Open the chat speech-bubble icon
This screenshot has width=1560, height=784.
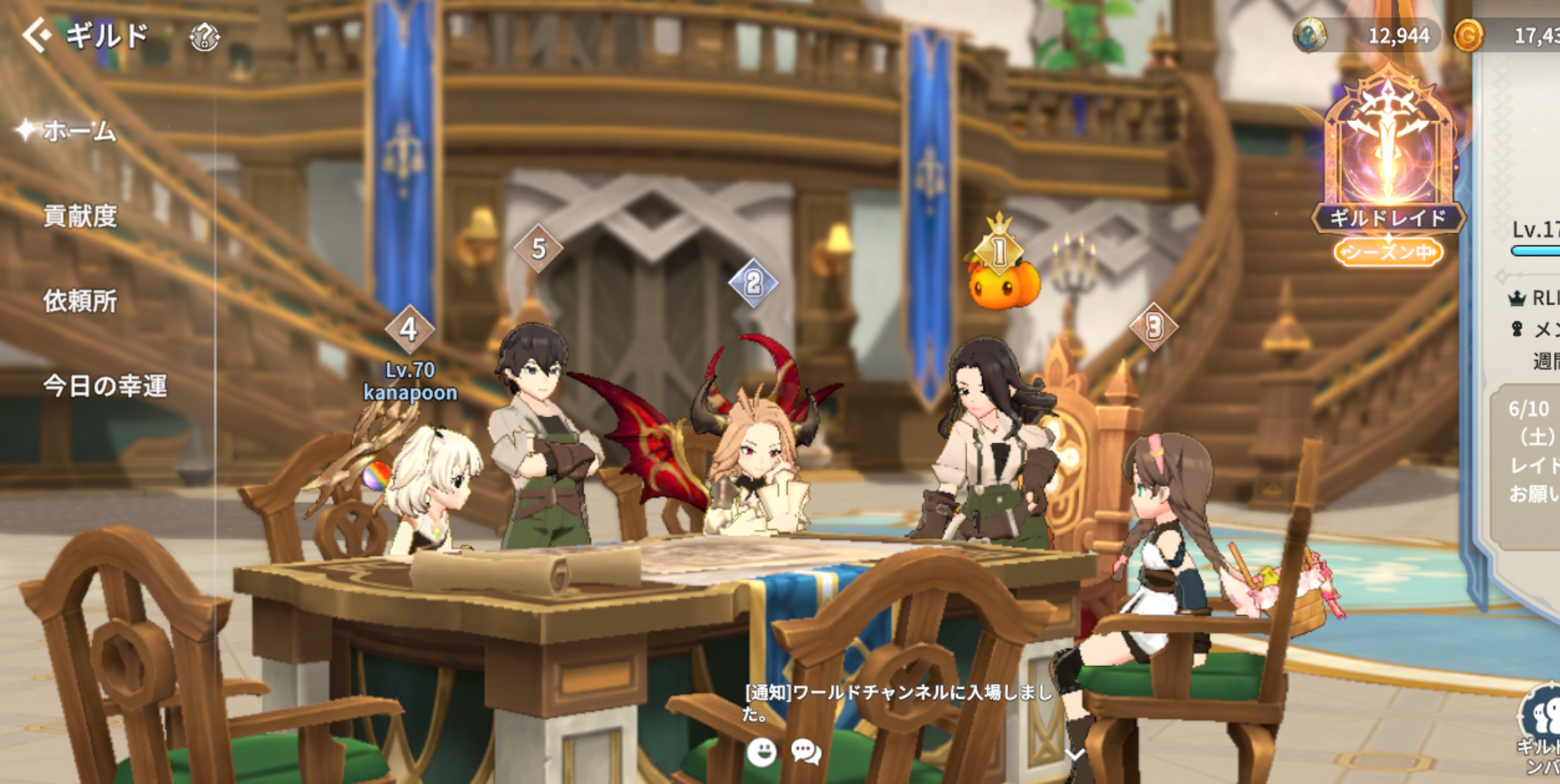point(806,752)
